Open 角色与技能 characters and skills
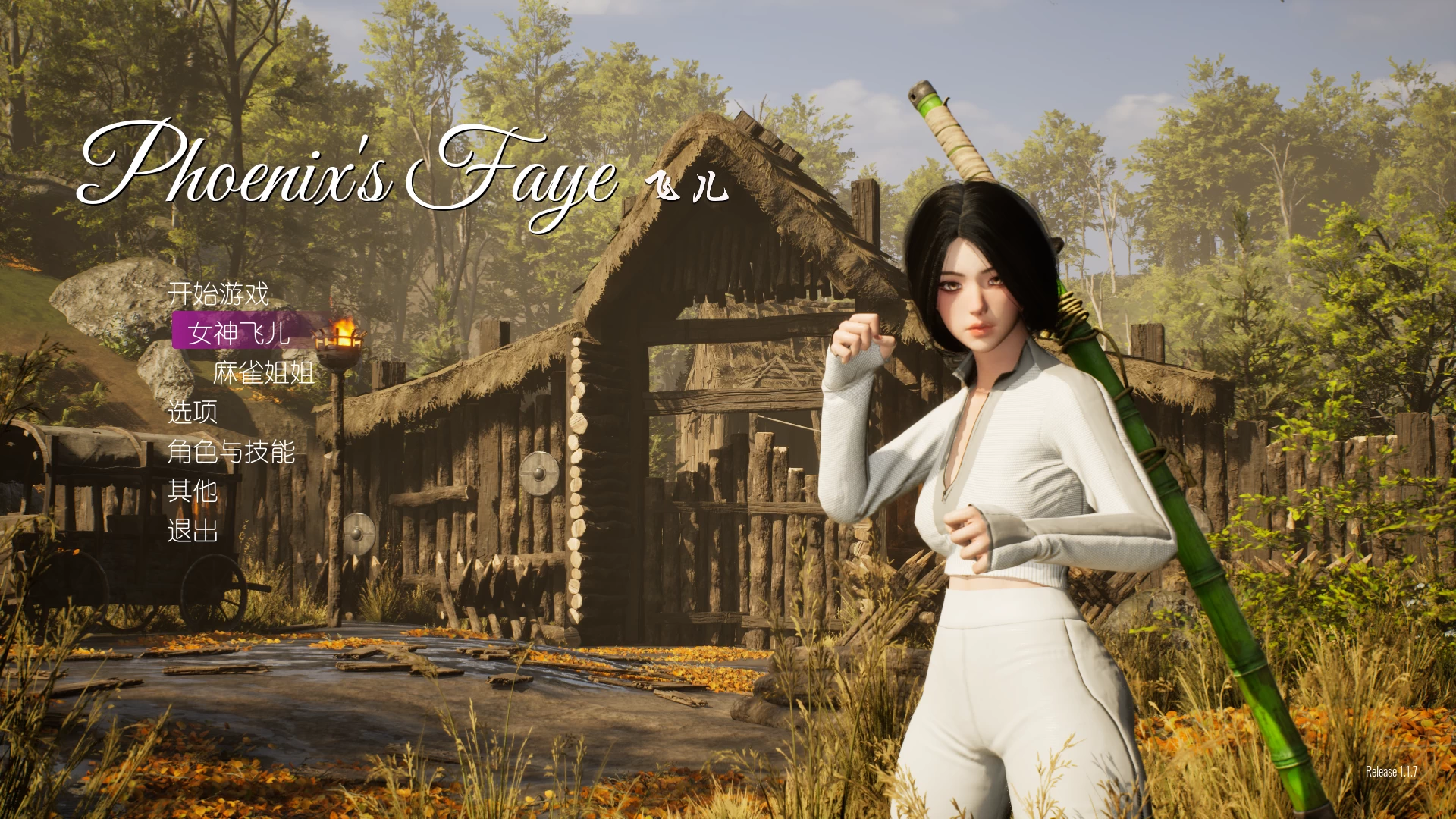1456x819 pixels. (x=231, y=452)
